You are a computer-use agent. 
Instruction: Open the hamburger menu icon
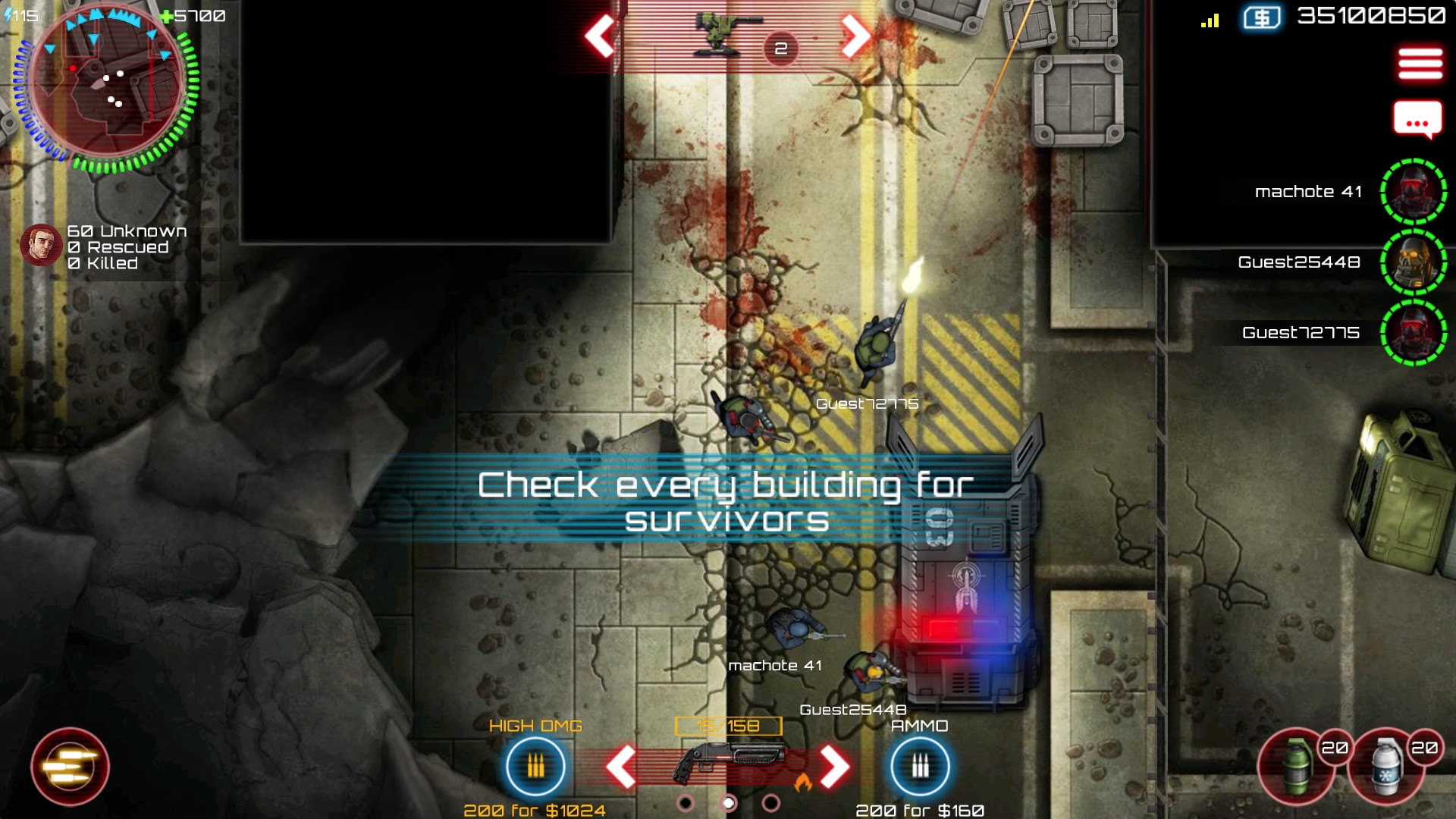click(1422, 64)
